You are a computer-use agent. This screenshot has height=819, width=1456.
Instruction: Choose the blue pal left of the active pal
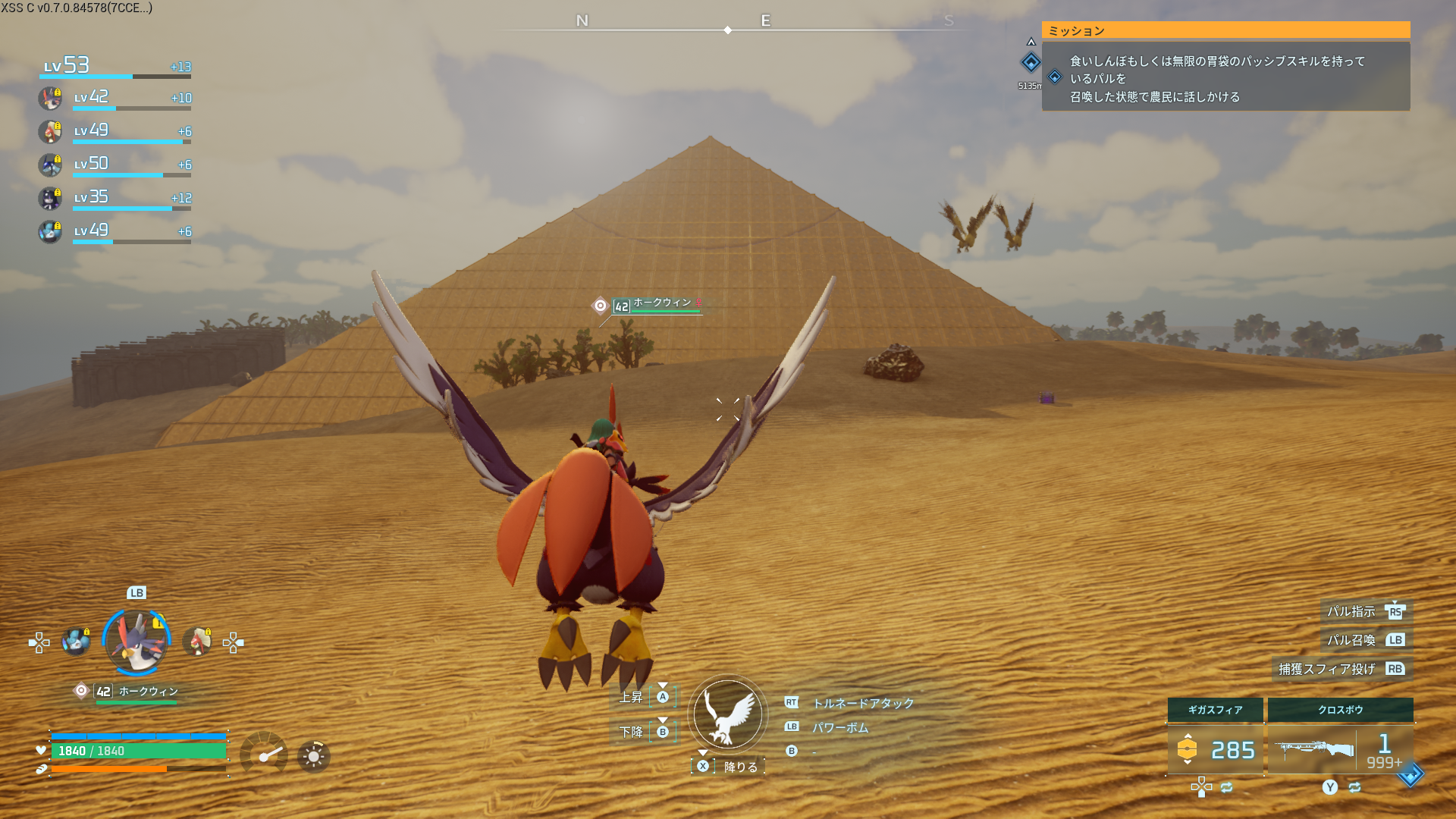[x=76, y=642]
